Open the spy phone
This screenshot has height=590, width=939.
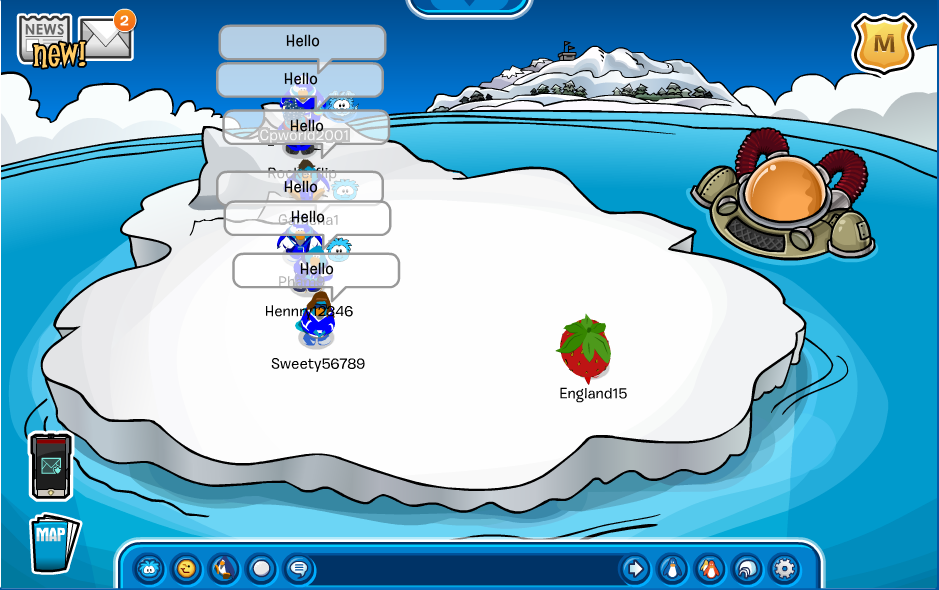pyautogui.click(x=50, y=465)
